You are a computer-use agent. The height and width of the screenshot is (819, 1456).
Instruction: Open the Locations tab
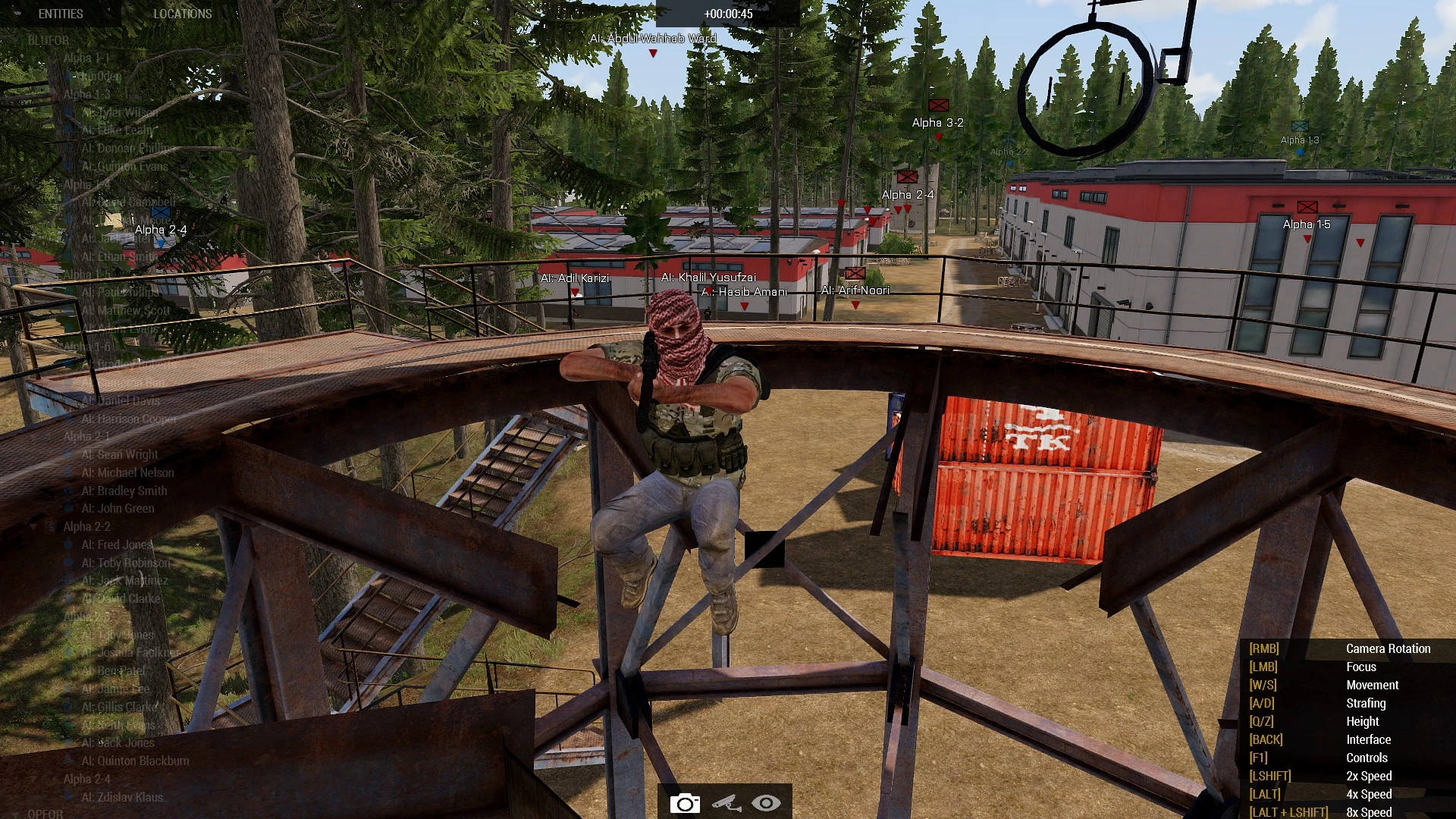click(182, 14)
